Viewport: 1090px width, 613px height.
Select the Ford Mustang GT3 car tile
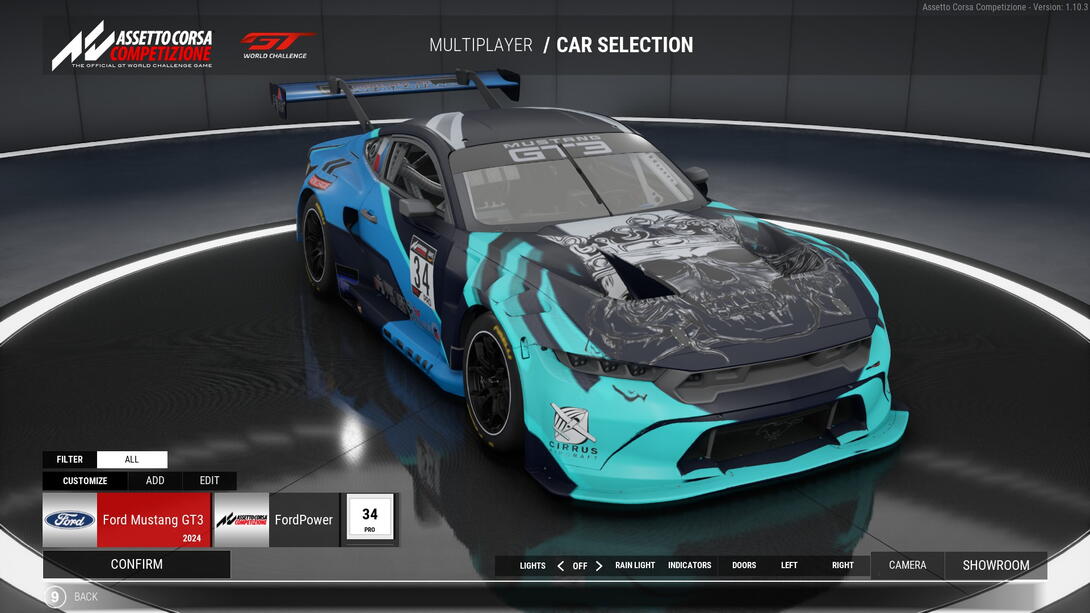pyautogui.click(x=127, y=520)
